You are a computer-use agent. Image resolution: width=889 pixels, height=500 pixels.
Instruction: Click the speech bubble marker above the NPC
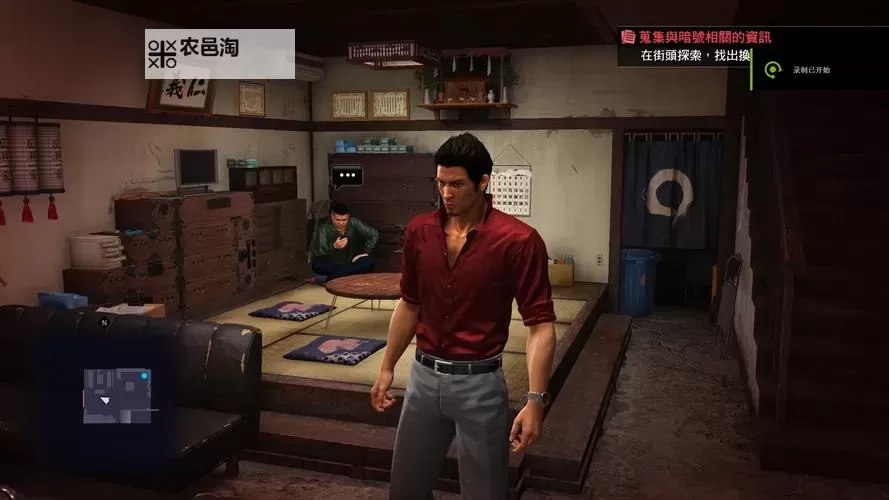347,177
